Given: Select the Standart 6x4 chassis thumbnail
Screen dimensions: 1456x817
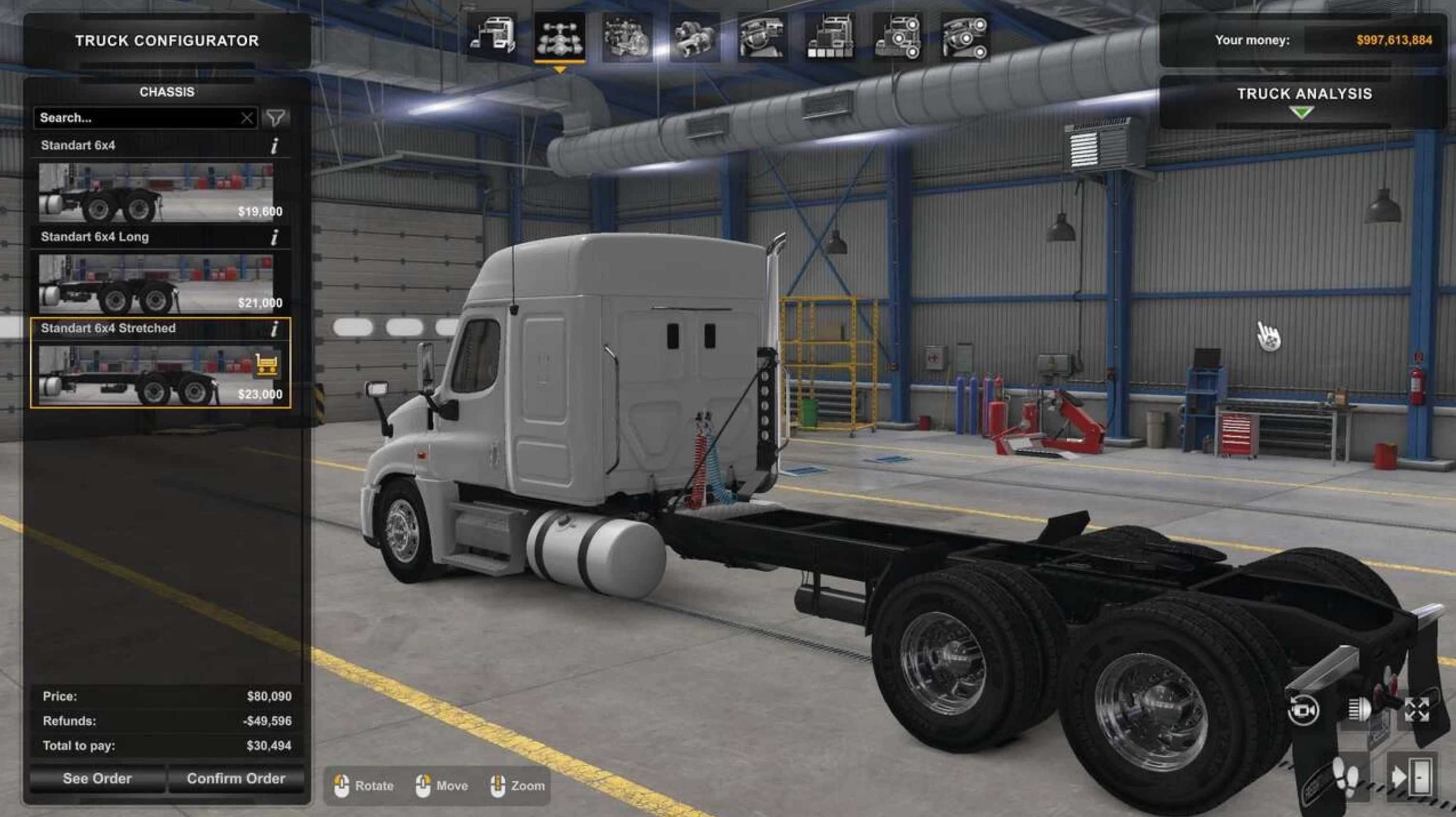Looking at the screenshot, I should 155,192.
